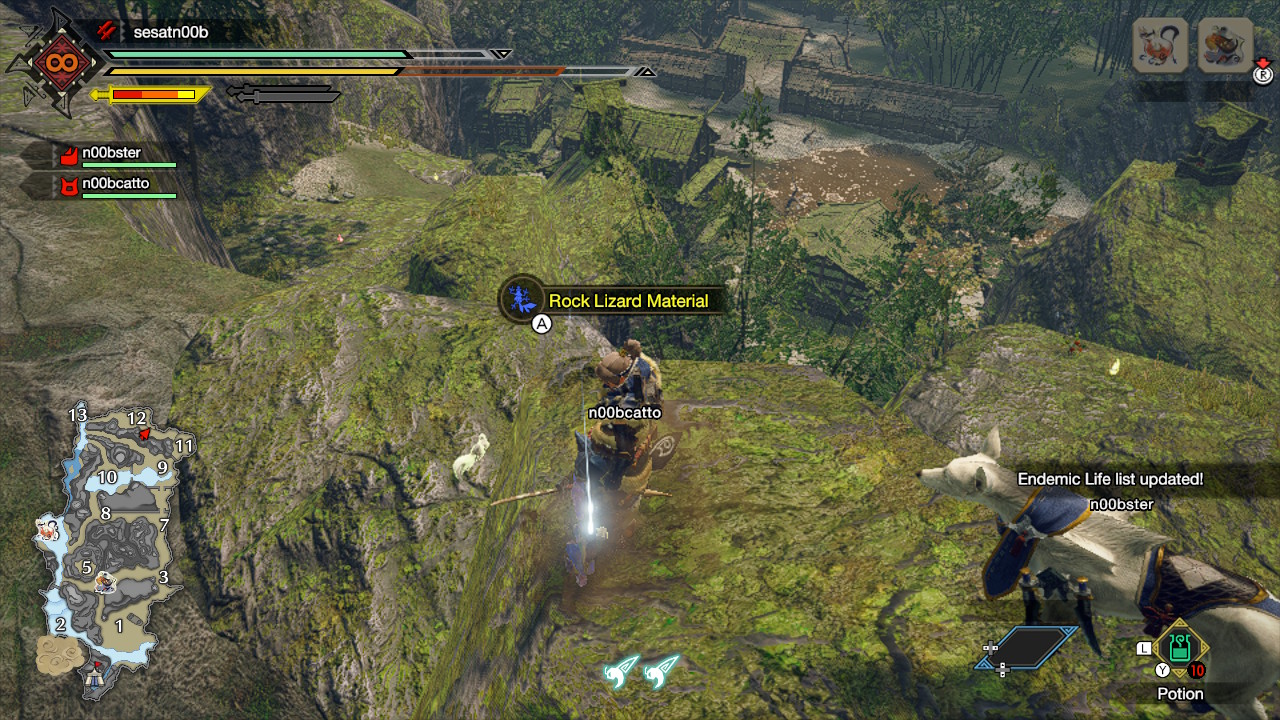Click the blue Rock Lizard creature icon
Image resolution: width=1280 pixels, height=720 pixels.
pyautogui.click(x=519, y=299)
